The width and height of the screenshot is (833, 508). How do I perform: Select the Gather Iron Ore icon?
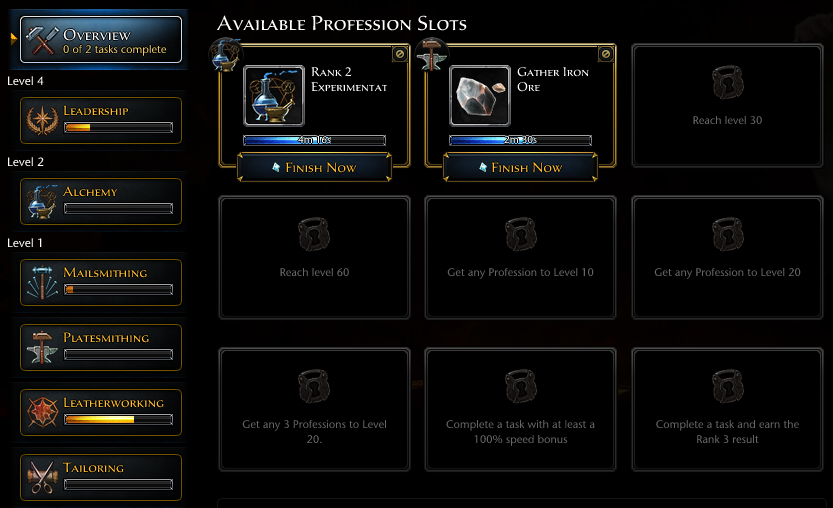coord(480,96)
